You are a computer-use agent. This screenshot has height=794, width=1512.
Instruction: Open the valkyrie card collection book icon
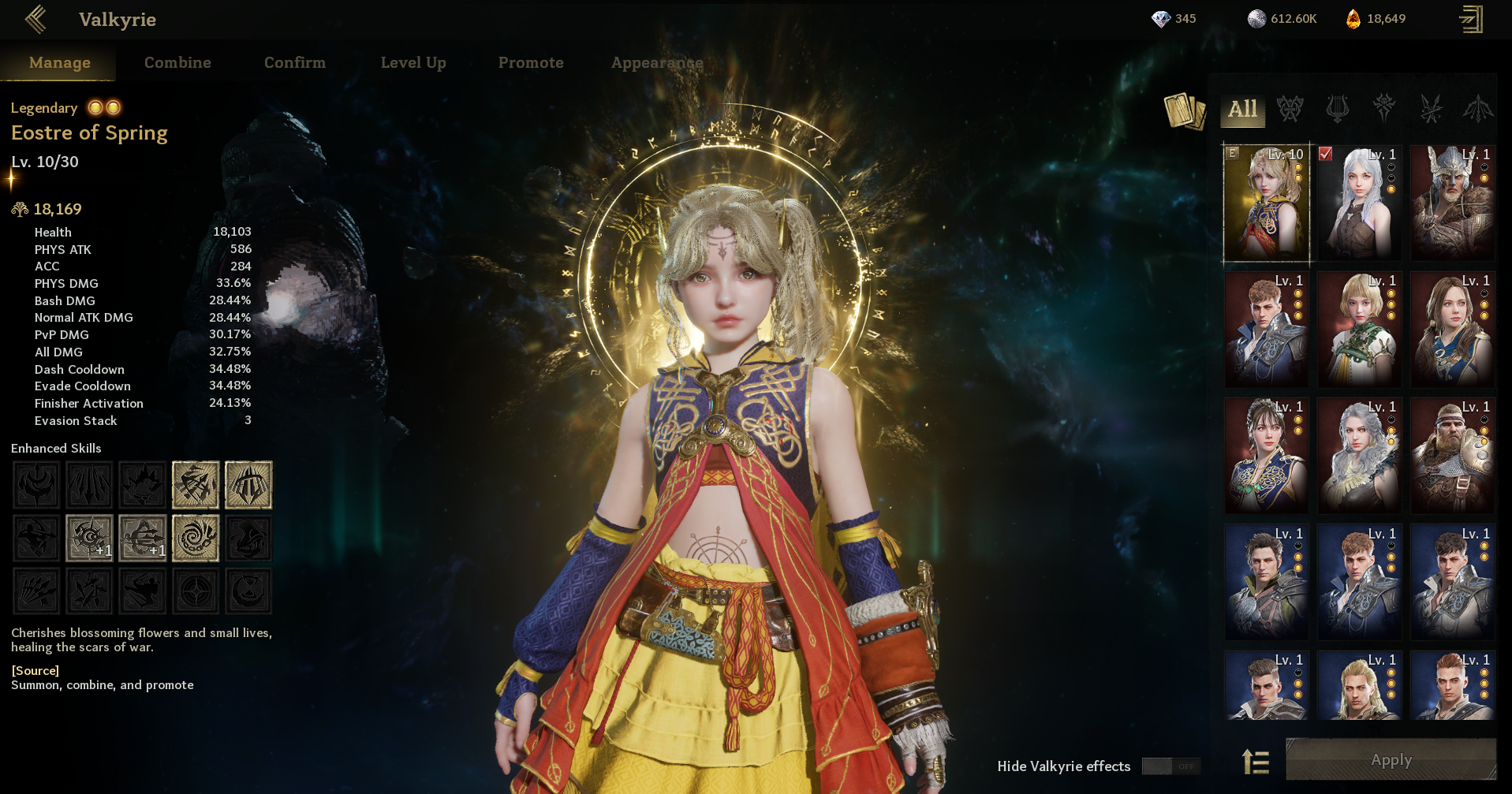tap(1184, 110)
